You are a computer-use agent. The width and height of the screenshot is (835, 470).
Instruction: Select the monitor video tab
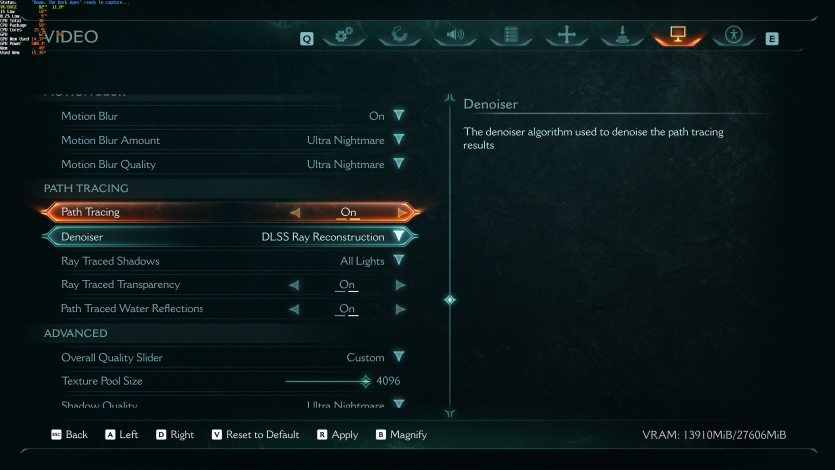tap(678, 36)
